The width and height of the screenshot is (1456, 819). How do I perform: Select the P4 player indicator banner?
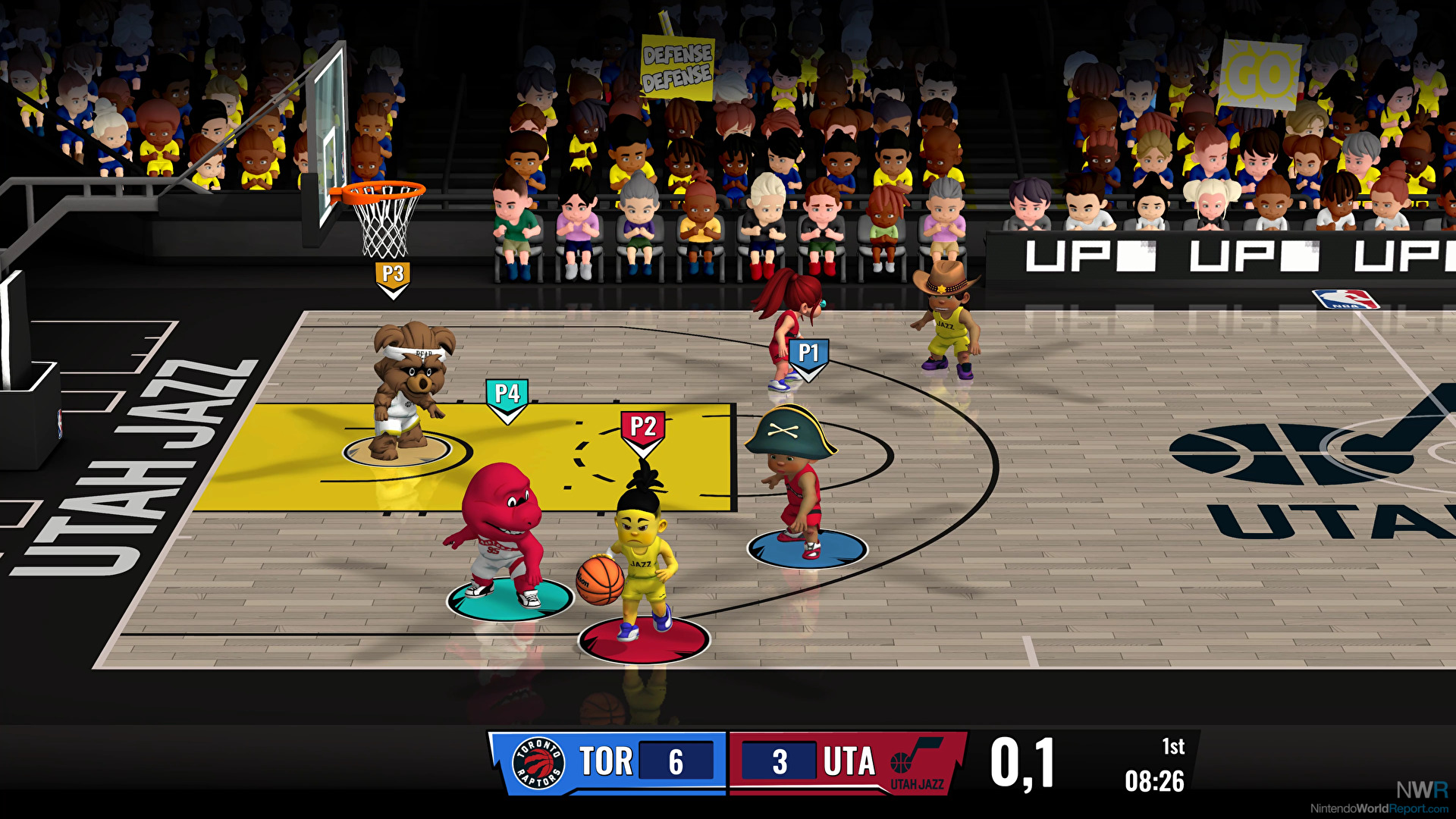(507, 392)
